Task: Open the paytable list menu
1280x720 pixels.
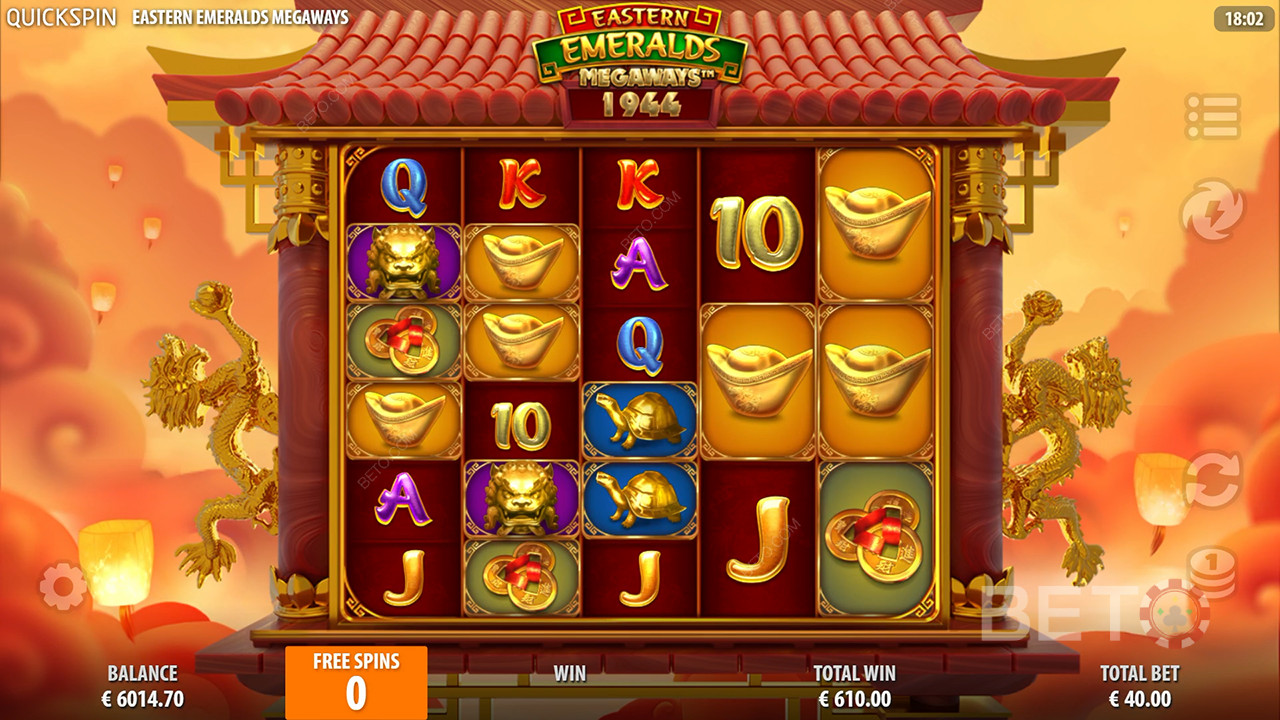Action: [1212, 117]
